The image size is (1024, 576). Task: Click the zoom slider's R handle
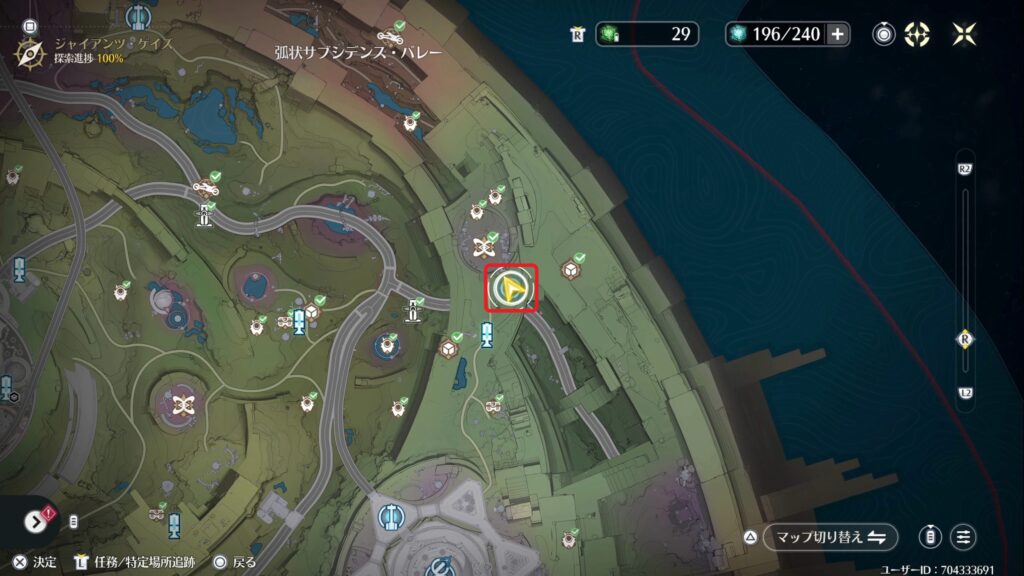(x=964, y=340)
